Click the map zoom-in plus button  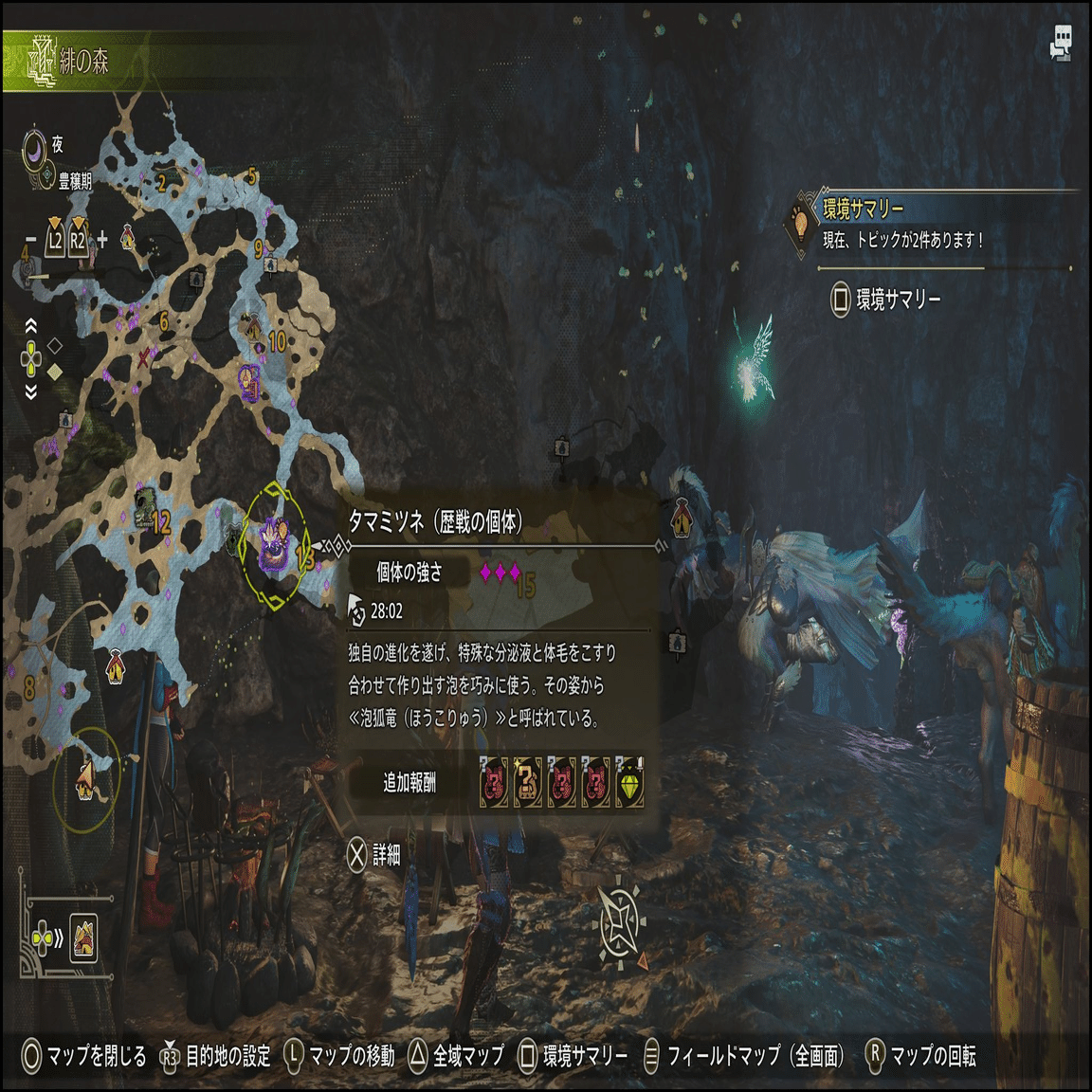tap(101, 240)
